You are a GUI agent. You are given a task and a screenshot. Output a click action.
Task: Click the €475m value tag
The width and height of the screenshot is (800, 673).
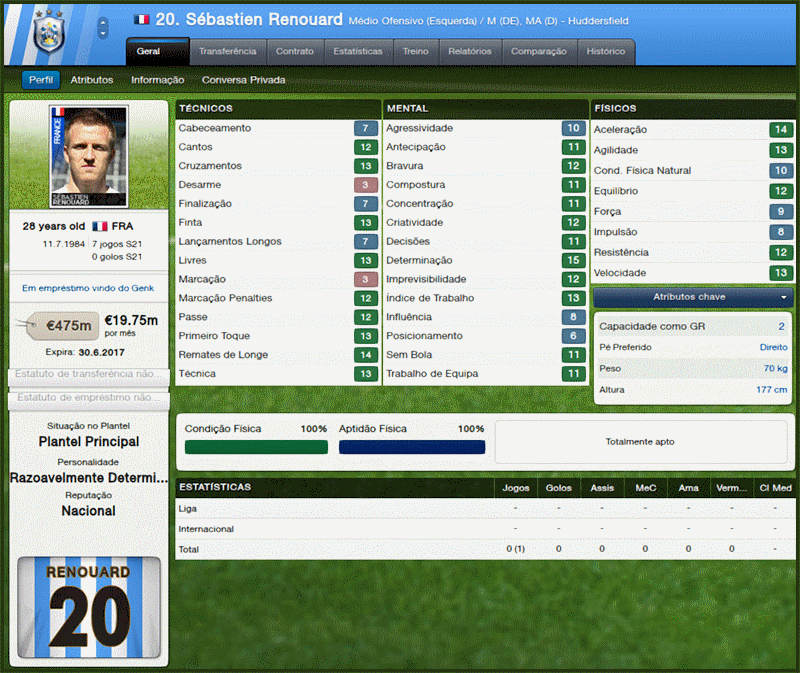pos(70,324)
